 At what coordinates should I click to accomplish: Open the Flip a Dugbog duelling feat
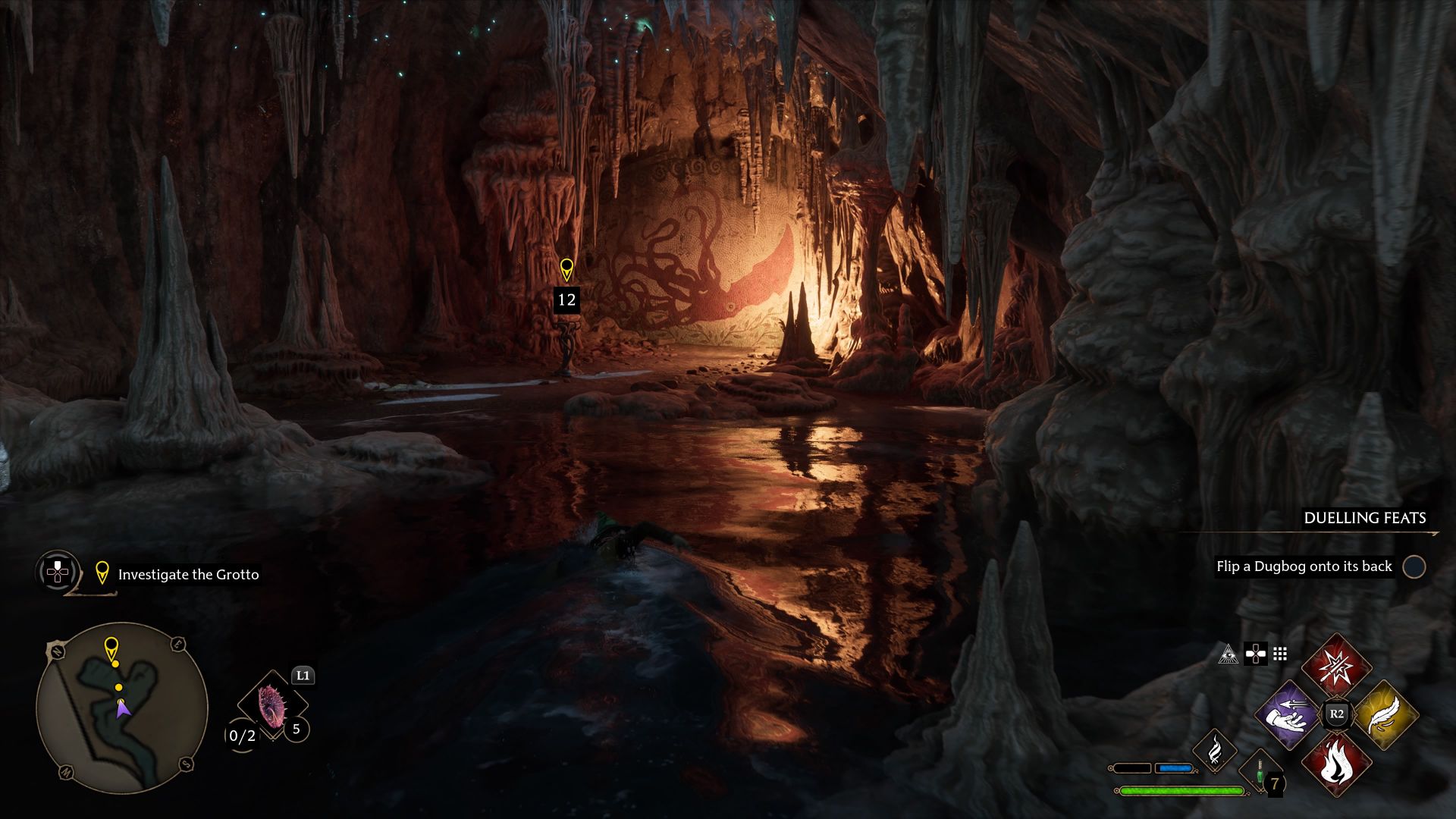coord(1304,566)
